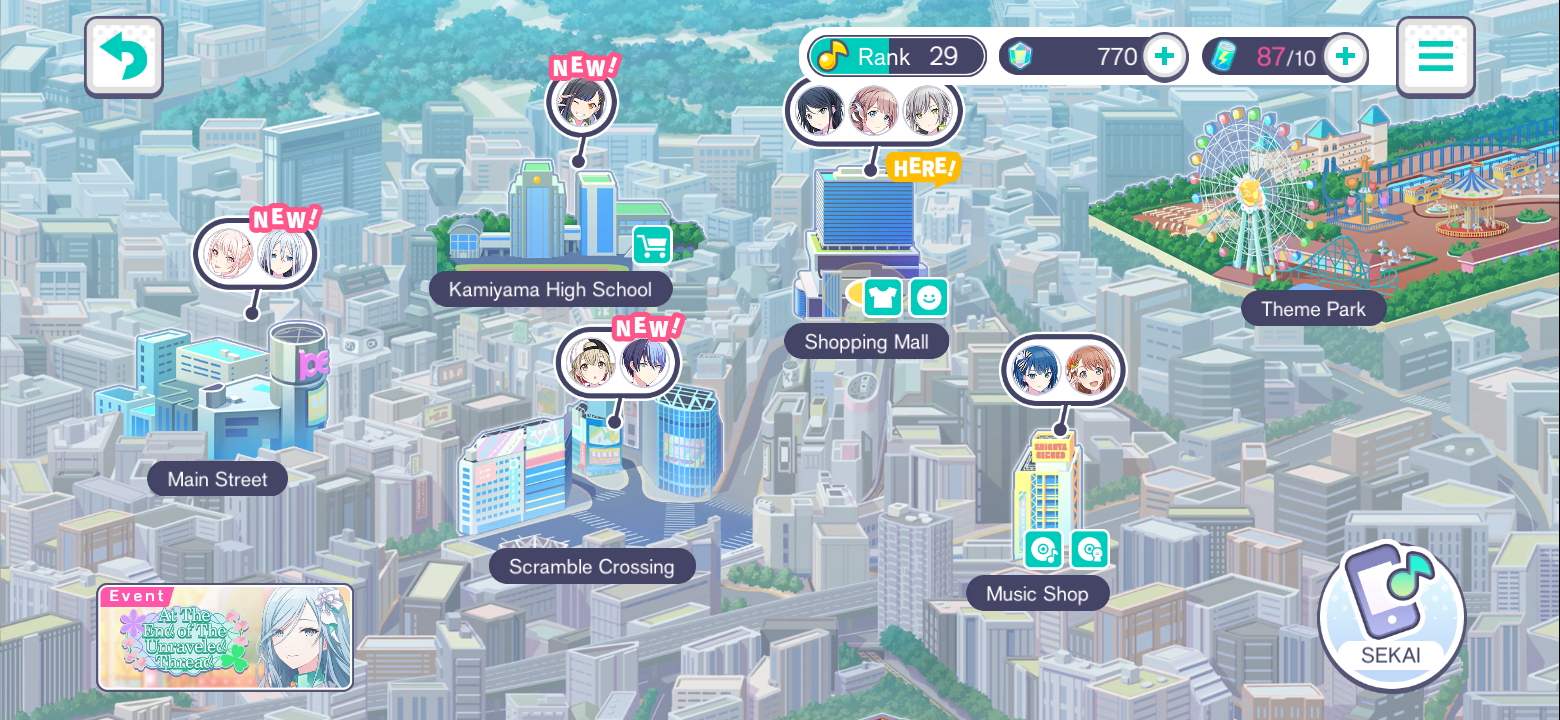Expand the hamburger menu in top right

point(1435,57)
